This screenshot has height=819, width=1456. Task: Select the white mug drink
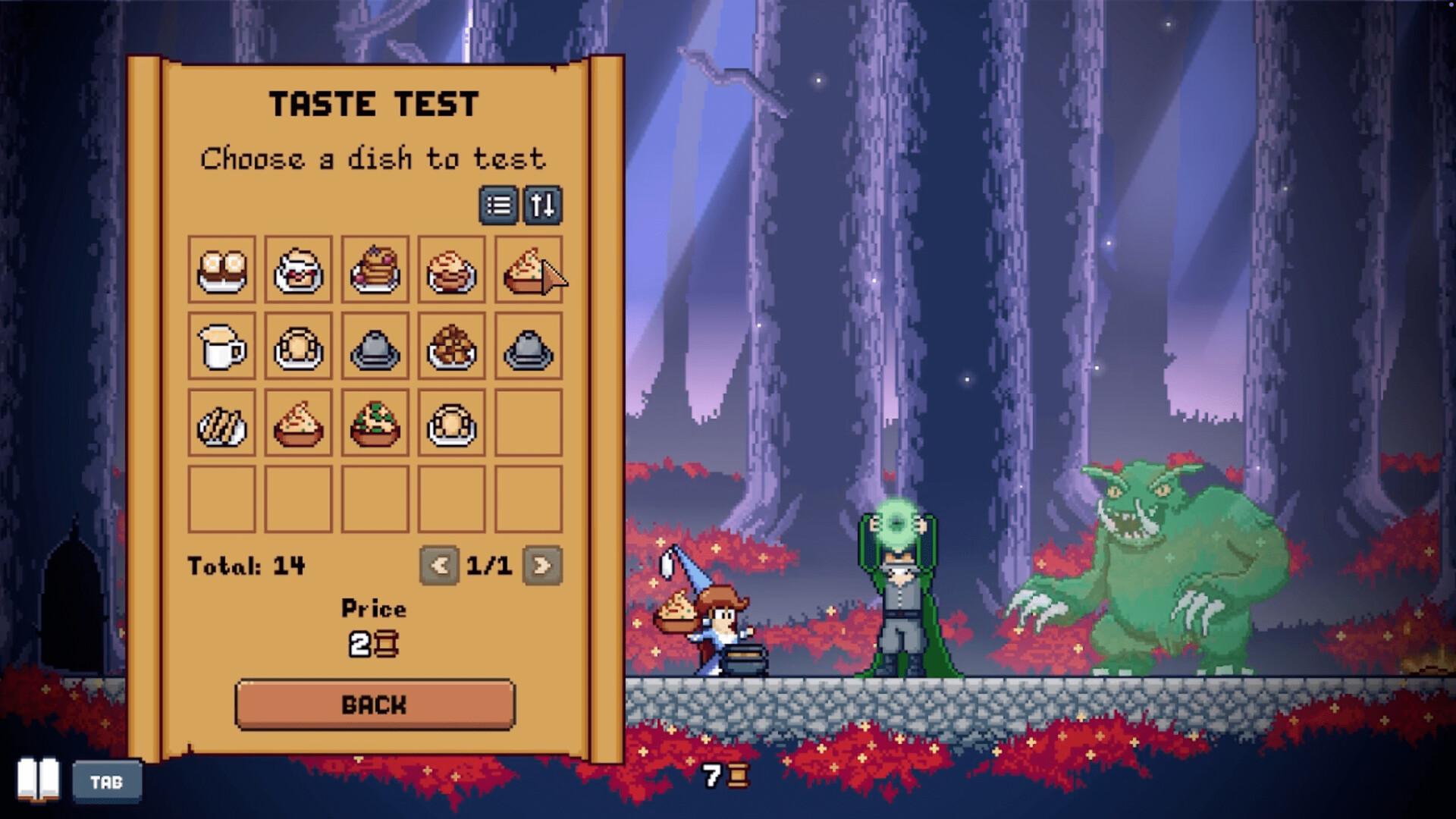coord(222,347)
